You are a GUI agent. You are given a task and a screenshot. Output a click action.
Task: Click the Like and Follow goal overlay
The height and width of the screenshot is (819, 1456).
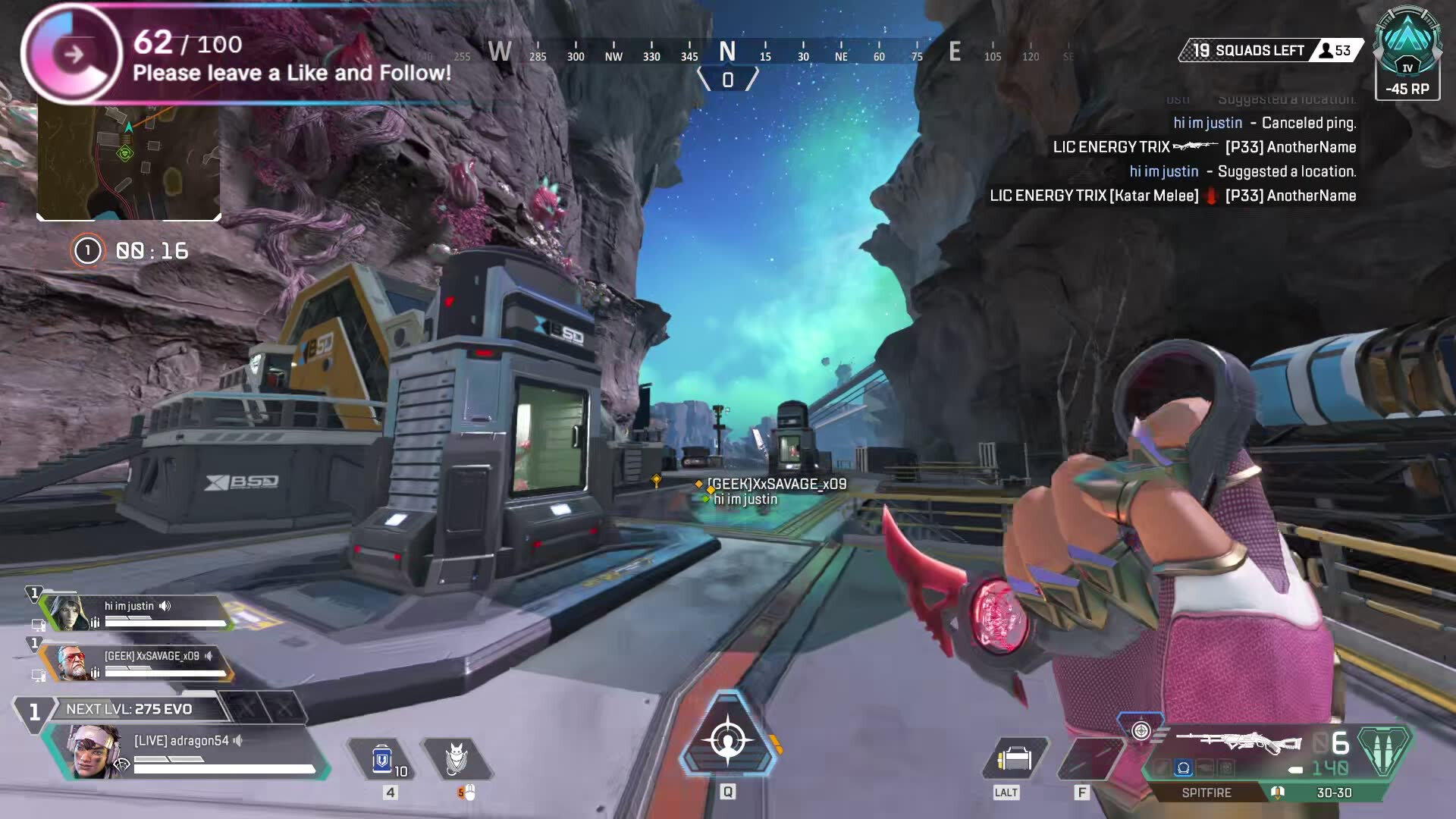click(292, 57)
